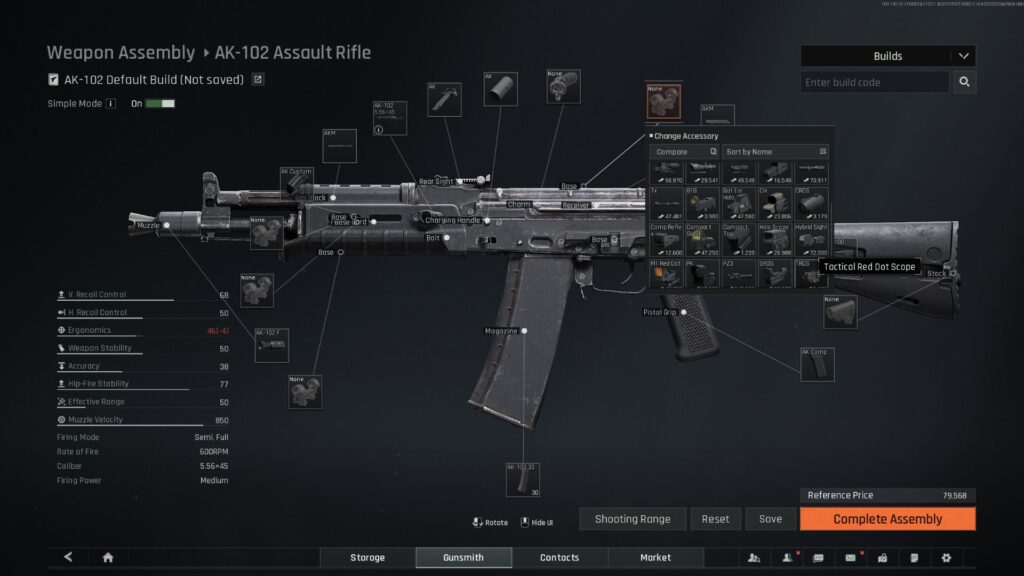The image size is (1024, 576).
Task: Switch to the Storage tab
Action: pos(366,557)
